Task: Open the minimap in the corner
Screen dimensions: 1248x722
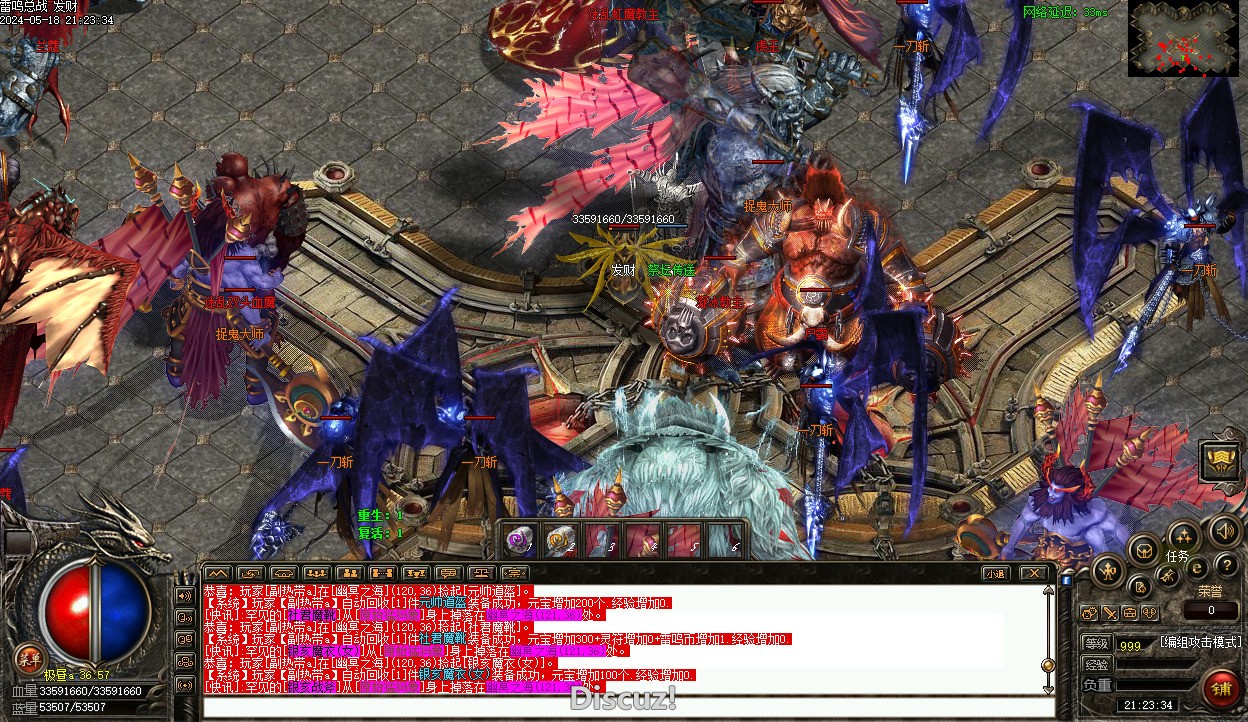Action: (x=1181, y=38)
